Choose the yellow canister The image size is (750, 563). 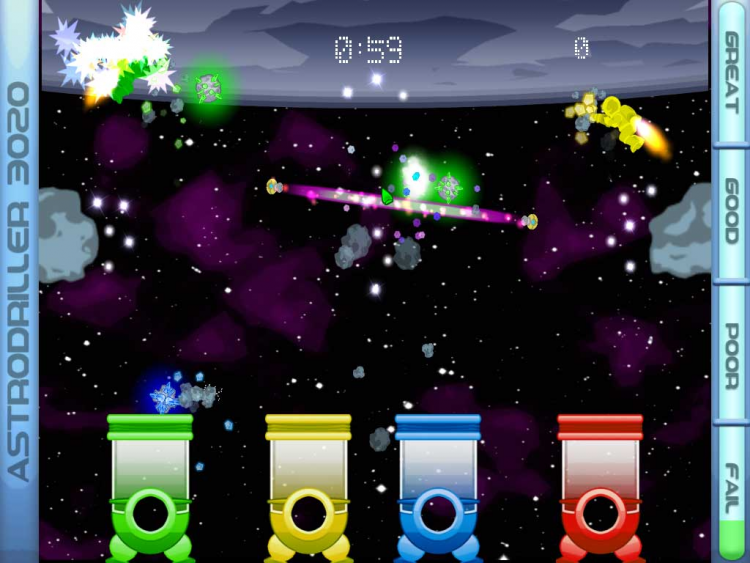click(x=308, y=485)
